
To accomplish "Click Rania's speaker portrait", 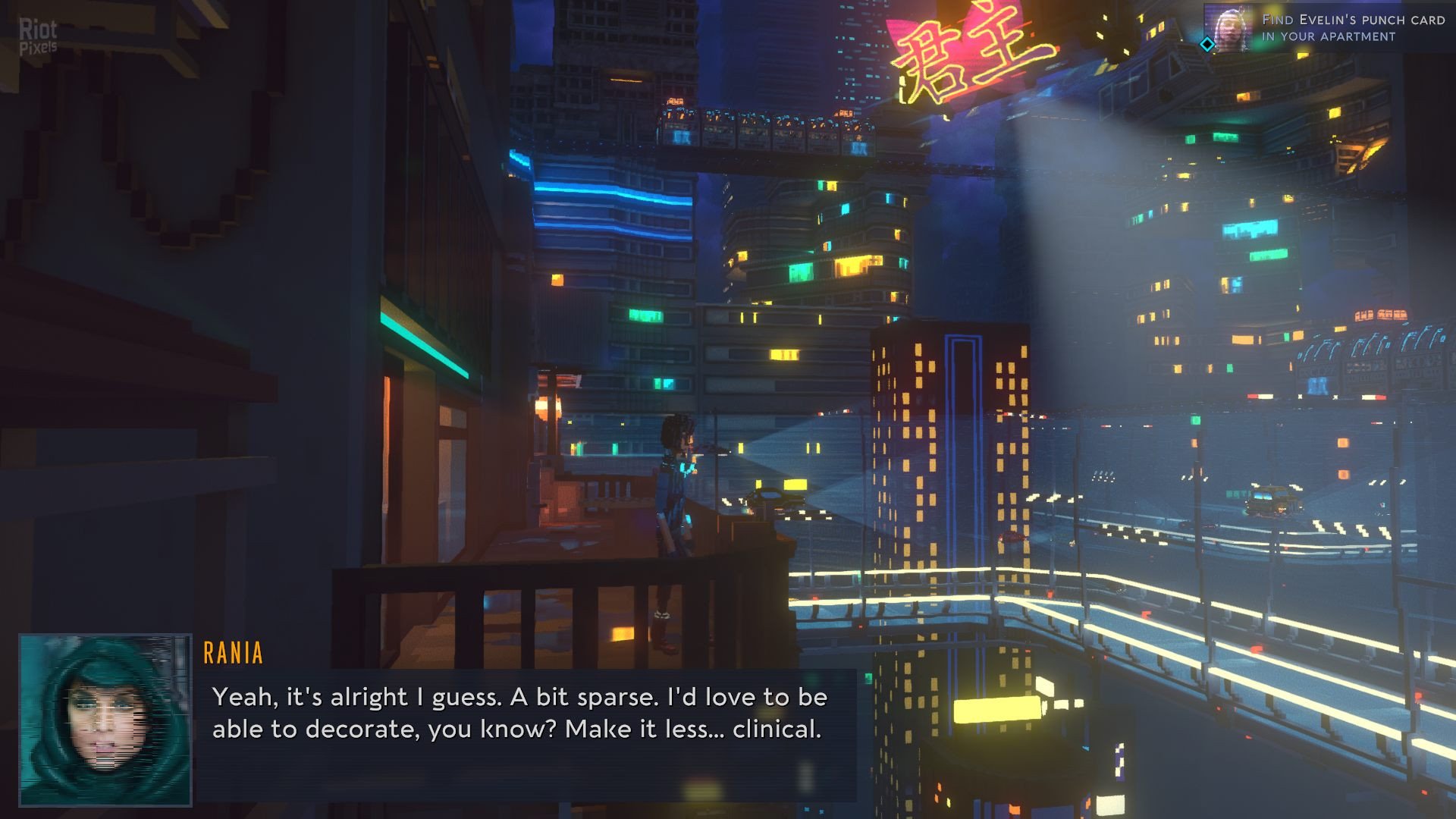I will 105,720.
